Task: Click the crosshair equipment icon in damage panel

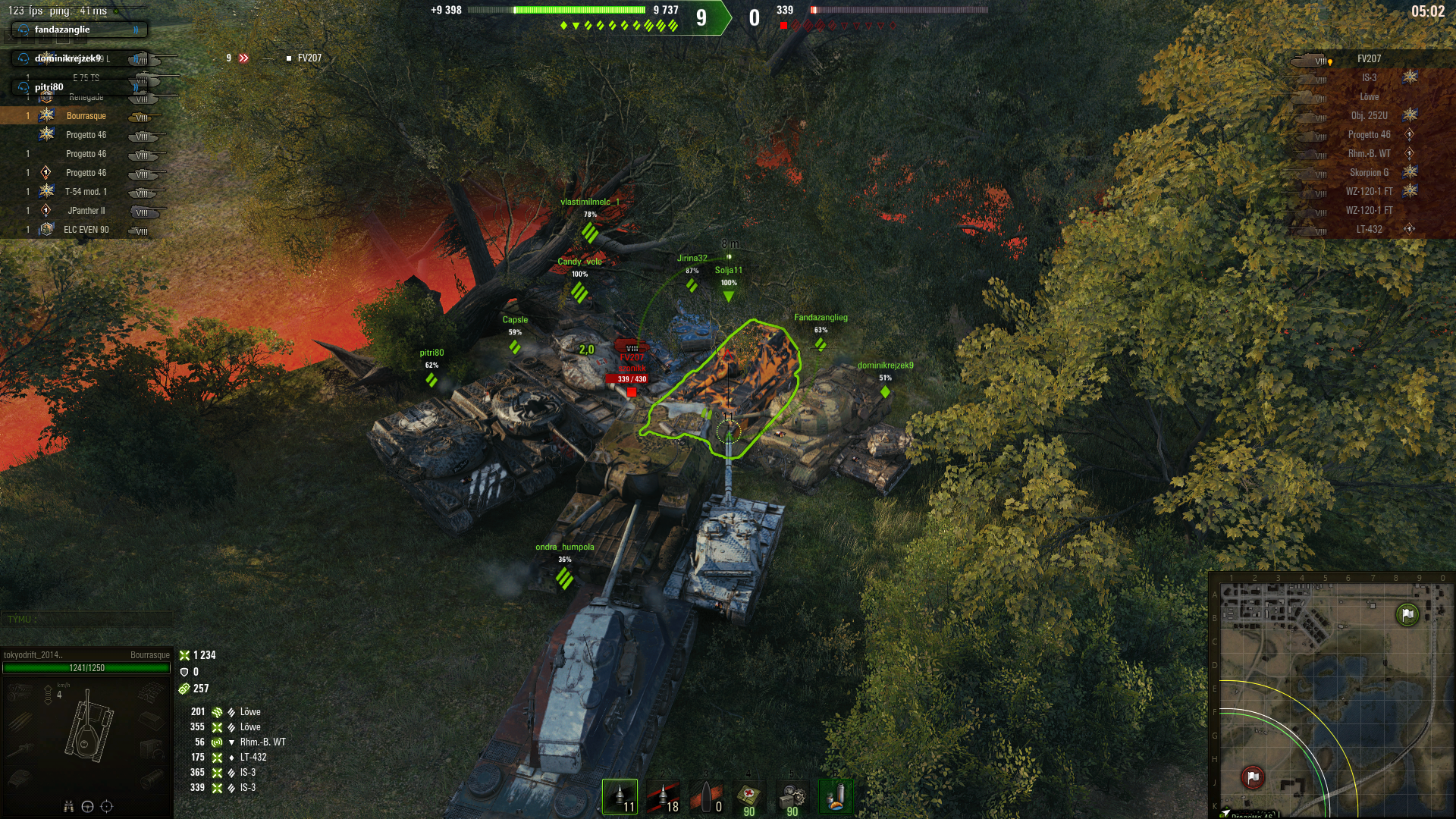Action: coord(106,807)
